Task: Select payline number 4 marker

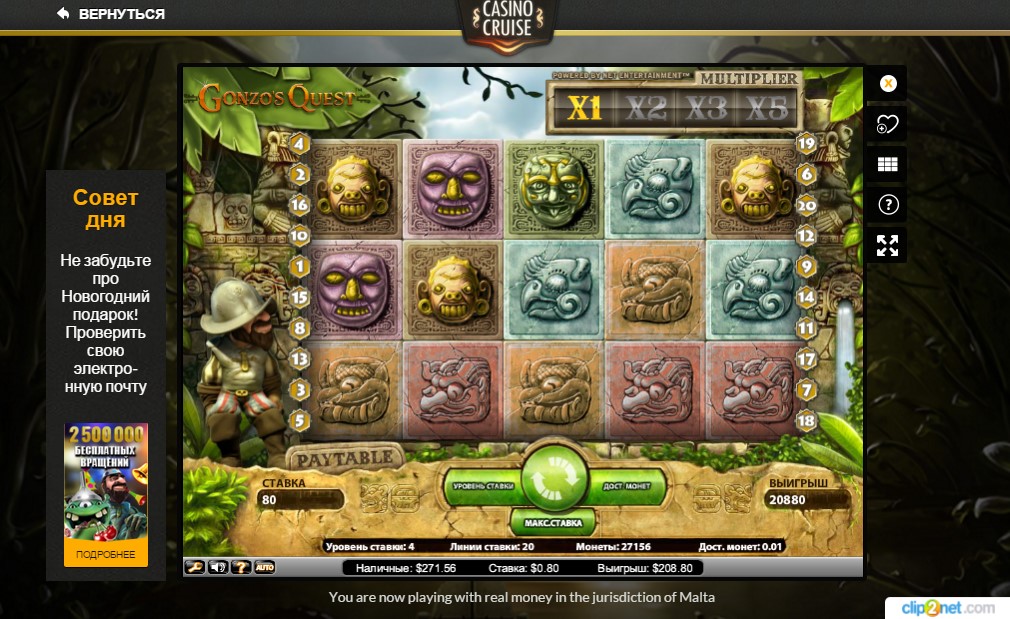Action: (298, 144)
